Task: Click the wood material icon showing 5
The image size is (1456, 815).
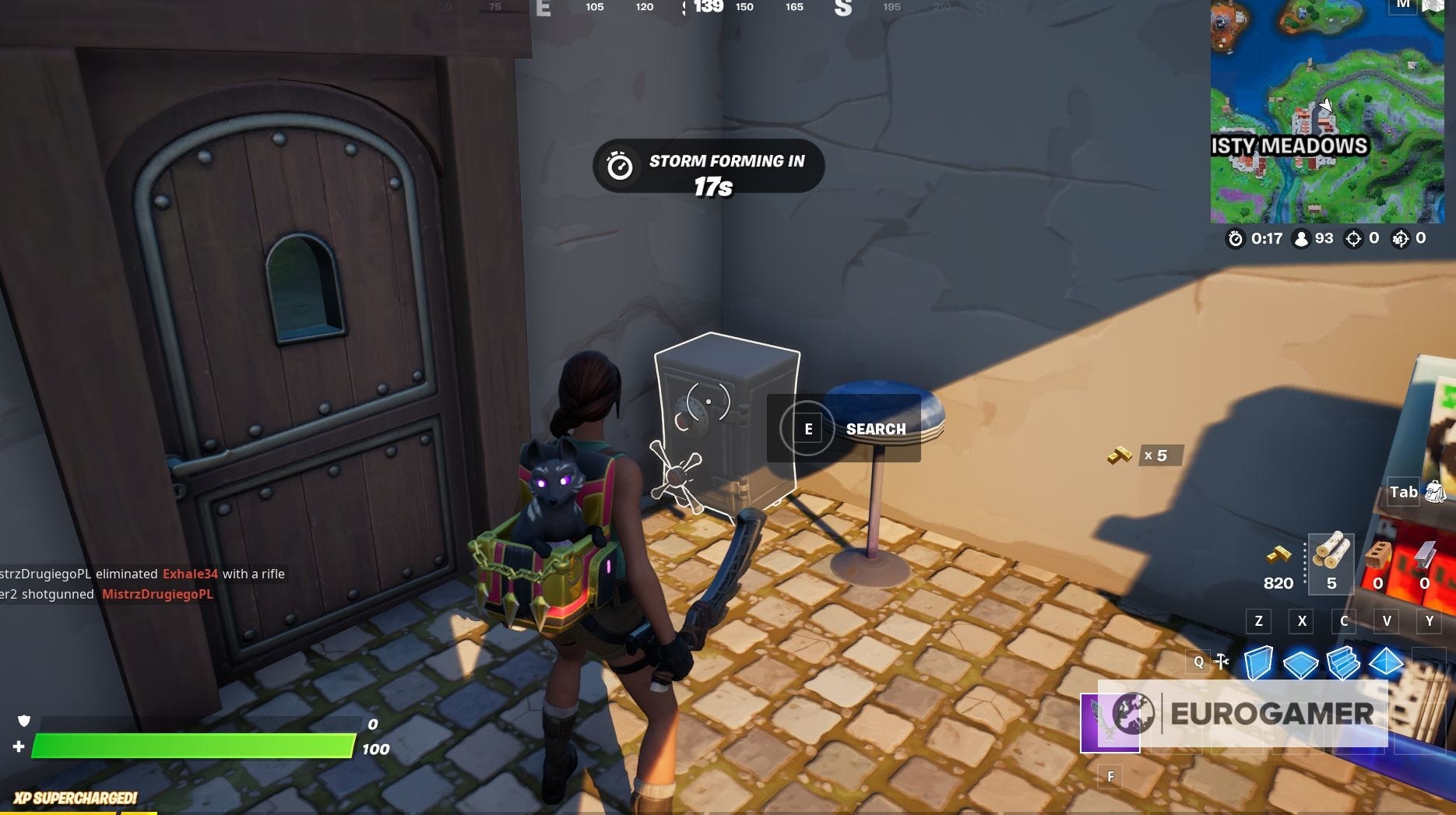Action: click(1331, 554)
